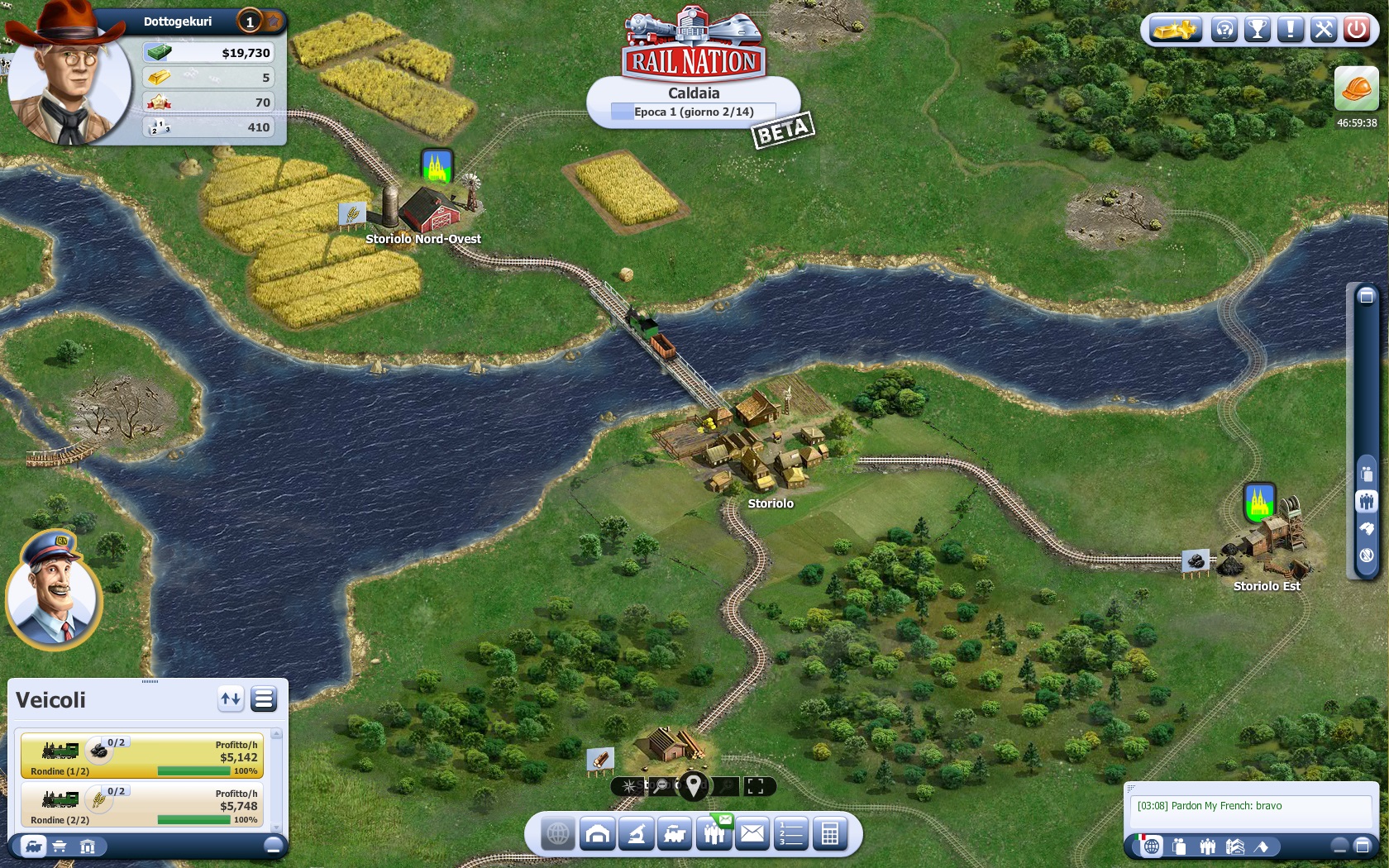
Task: Open the Veicoli list menu button
Action: 264,699
